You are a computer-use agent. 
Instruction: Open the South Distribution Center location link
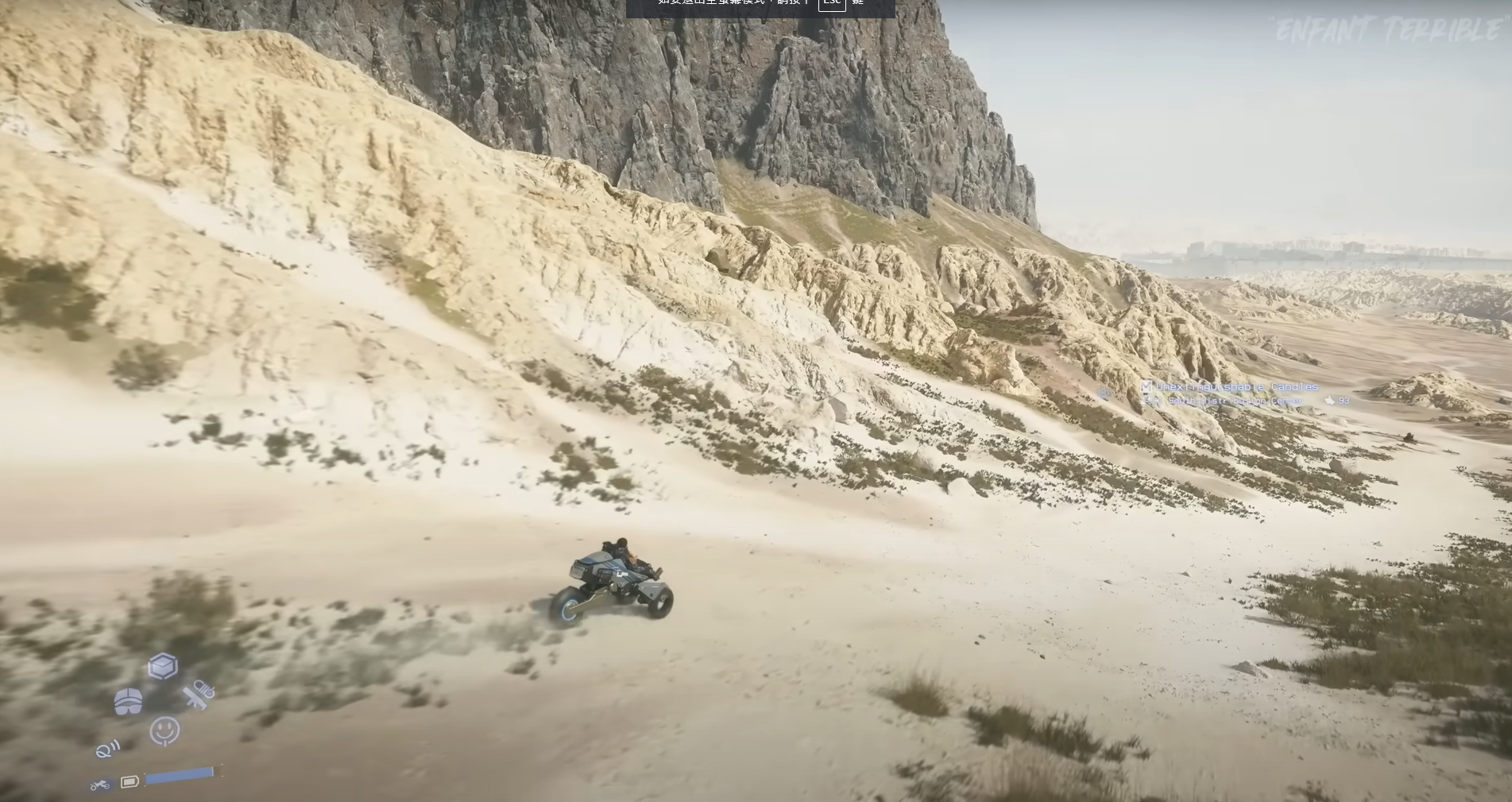[x=1235, y=401]
